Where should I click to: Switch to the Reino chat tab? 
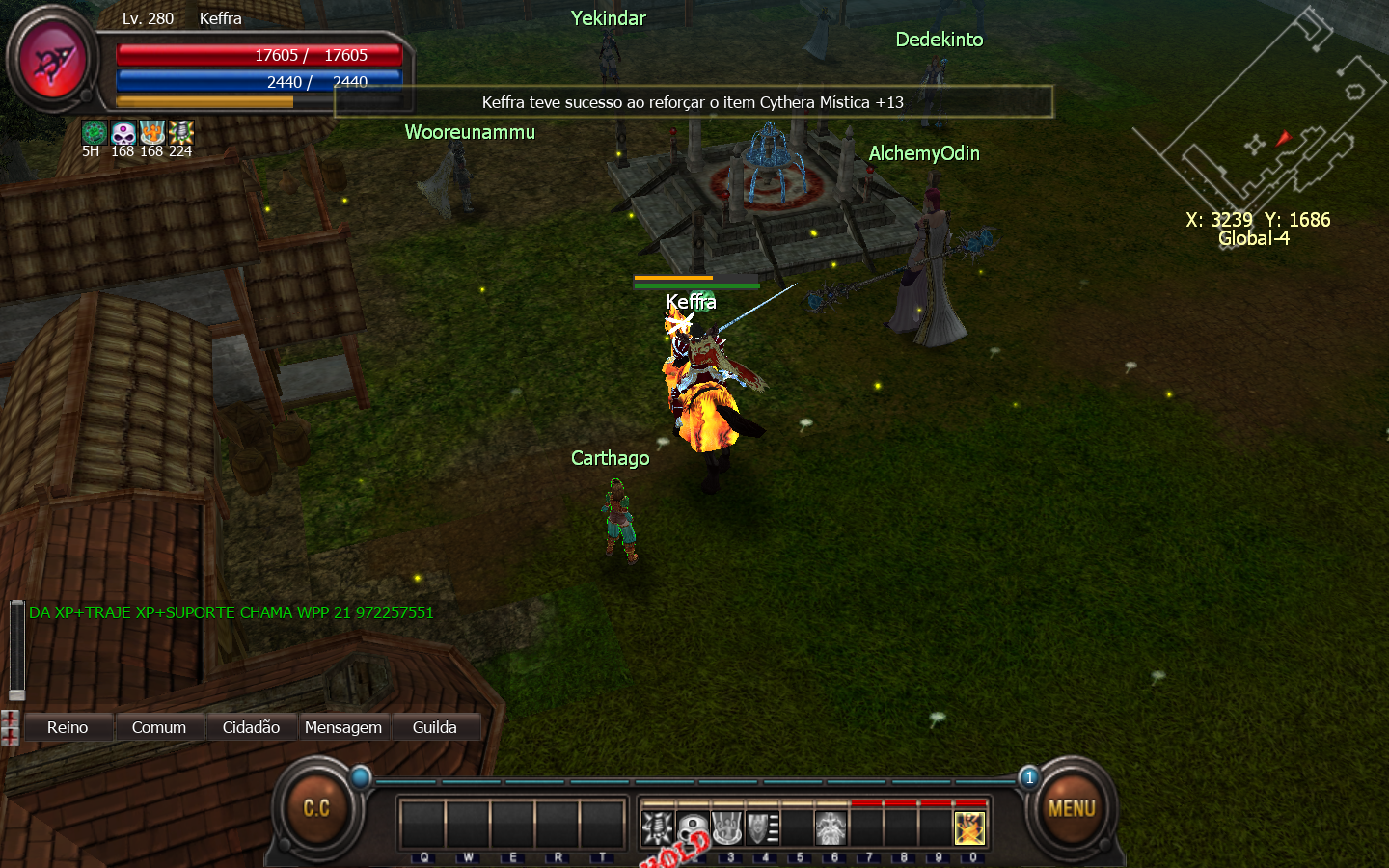(x=68, y=727)
